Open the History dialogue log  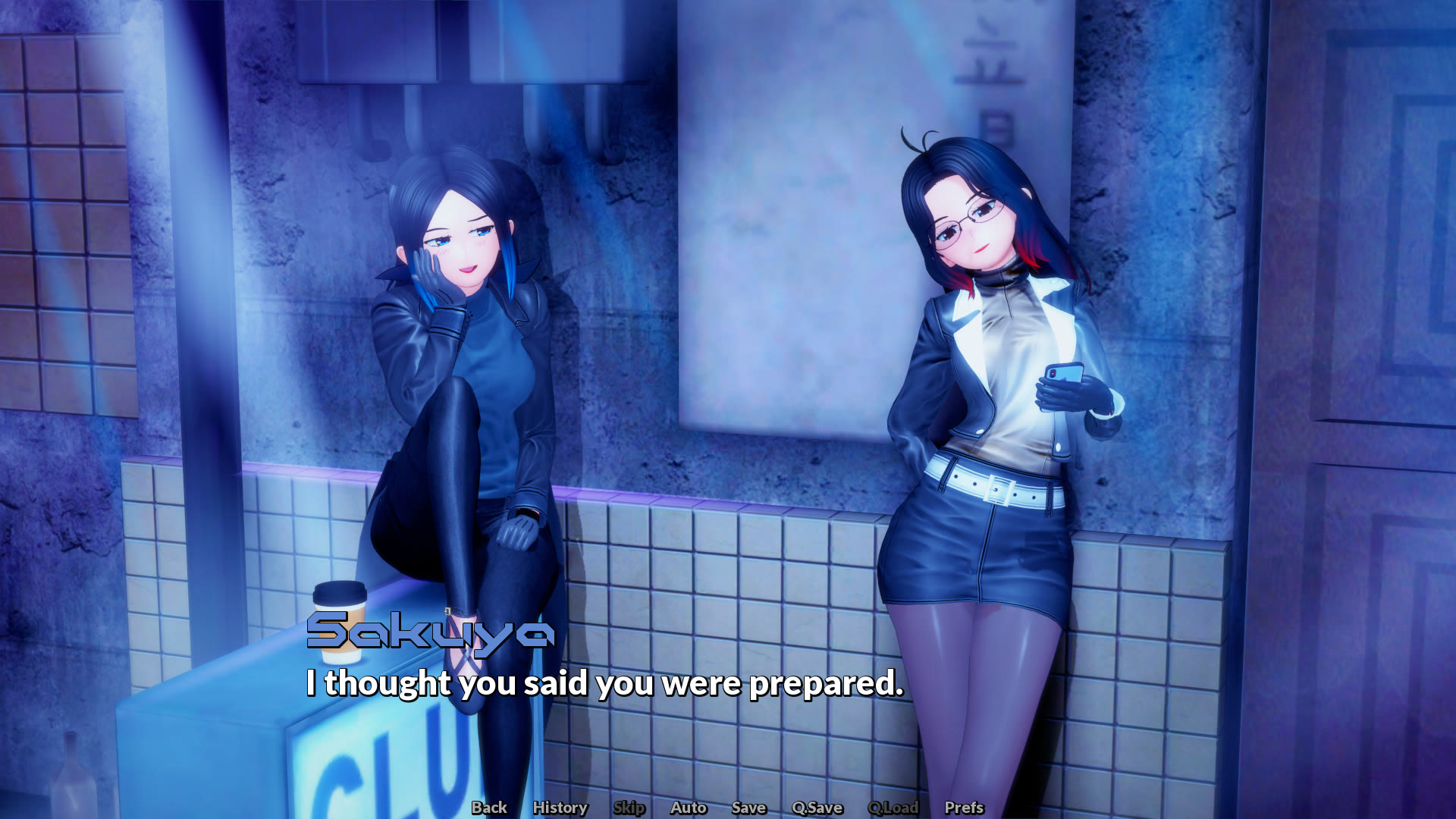click(x=560, y=808)
